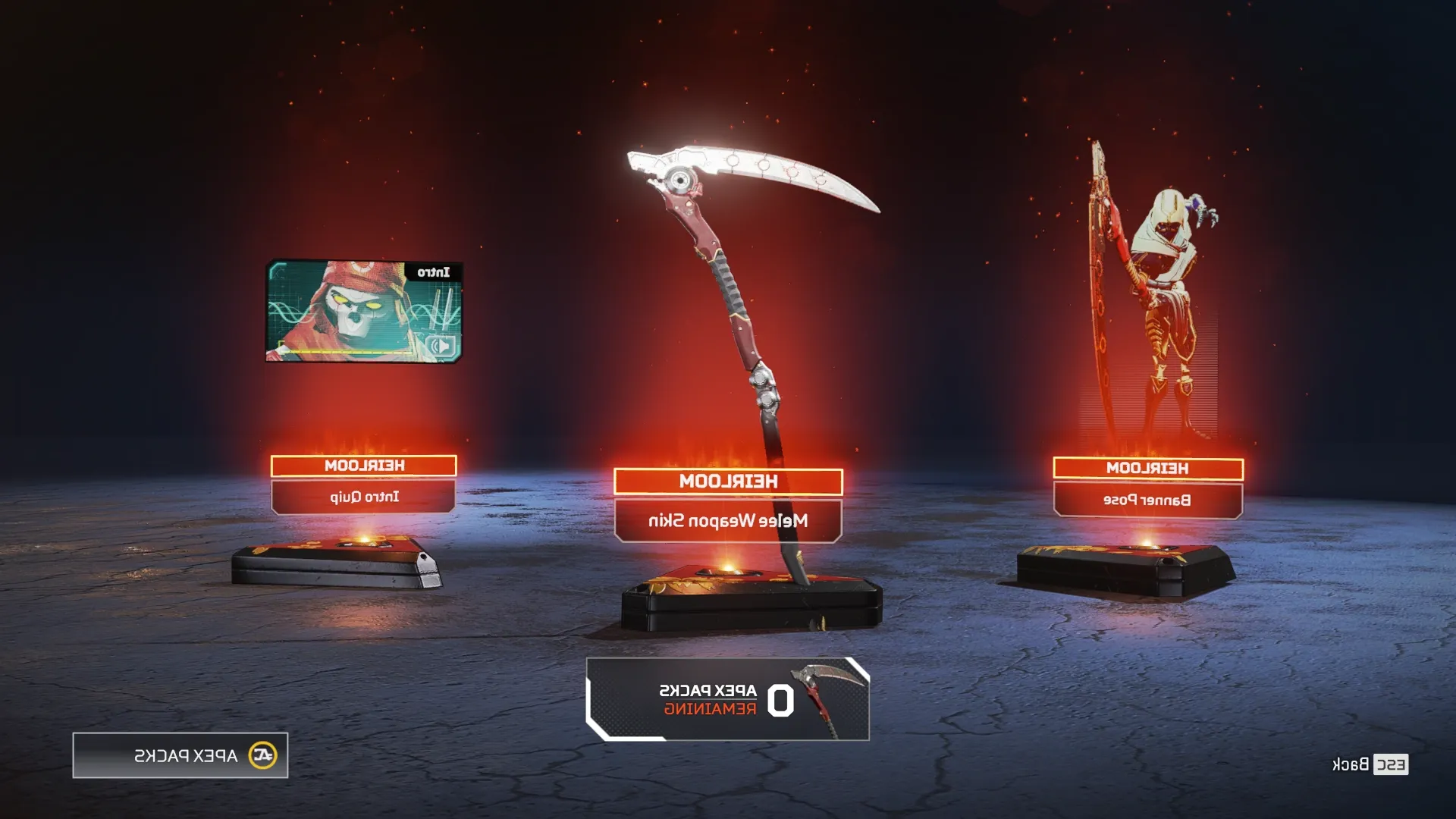
Task: Open the Apex Packs button
Action: click(x=180, y=755)
